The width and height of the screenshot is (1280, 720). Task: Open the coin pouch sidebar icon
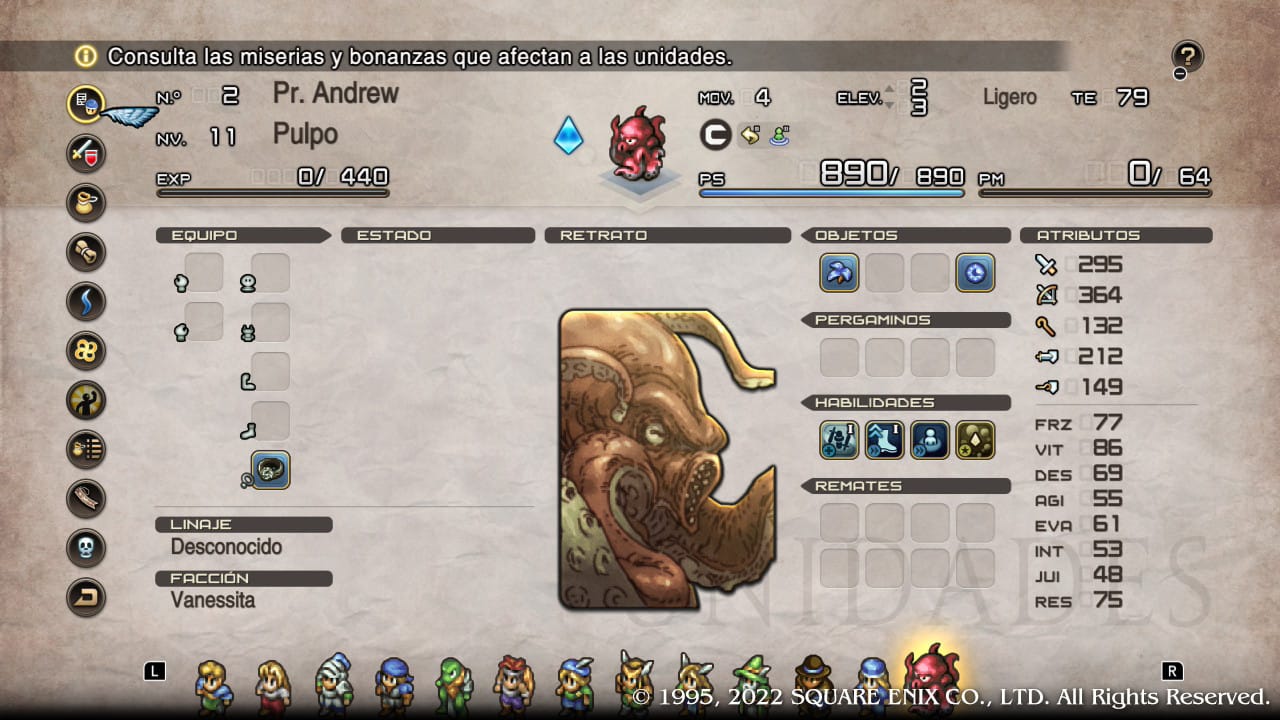click(x=85, y=203)
